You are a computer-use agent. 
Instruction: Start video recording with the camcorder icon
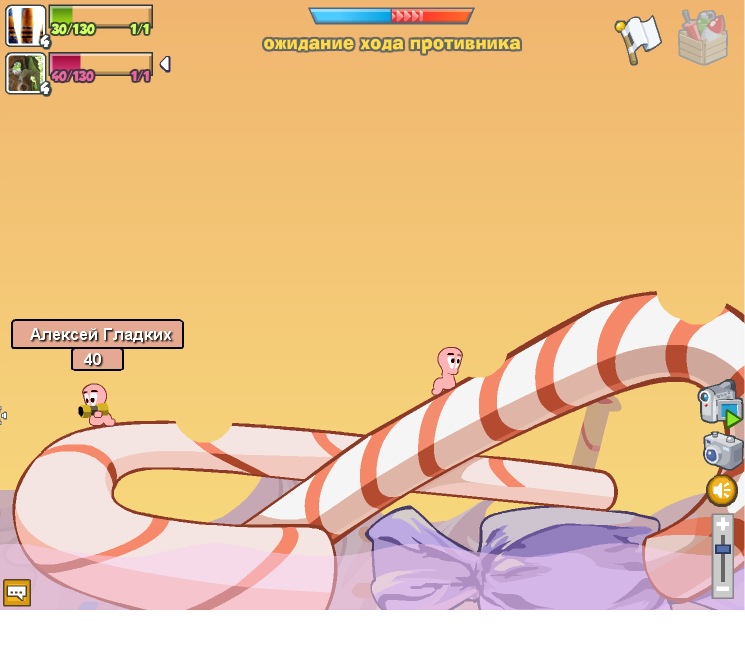click(719, 403)
